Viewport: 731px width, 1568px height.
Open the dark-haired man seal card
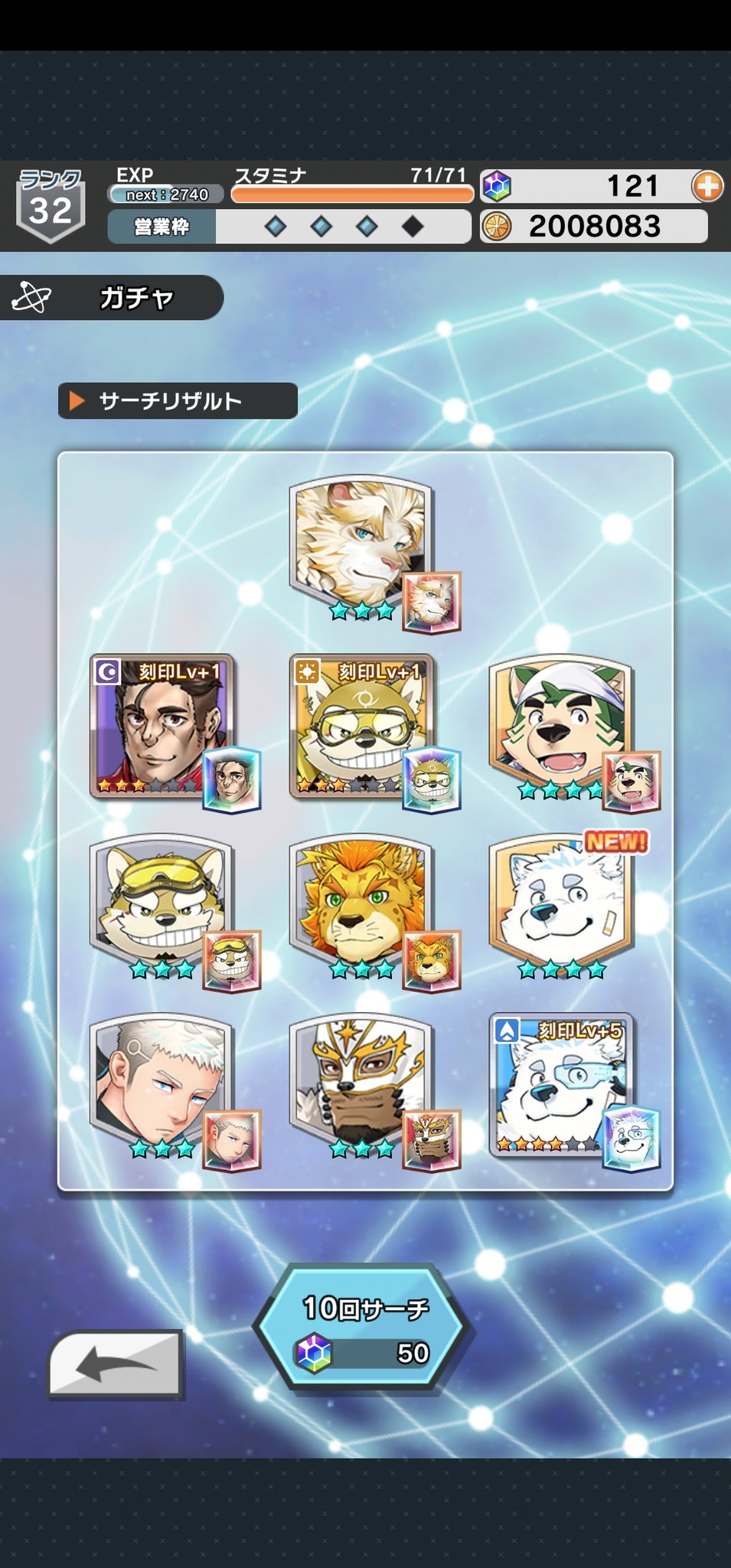pos(162,724)
